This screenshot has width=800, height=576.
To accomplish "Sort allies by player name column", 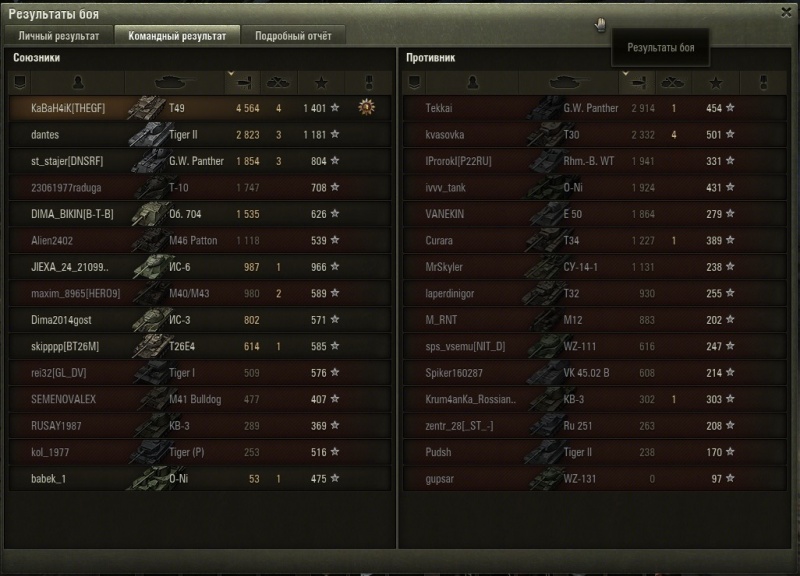I will (77, 78).
